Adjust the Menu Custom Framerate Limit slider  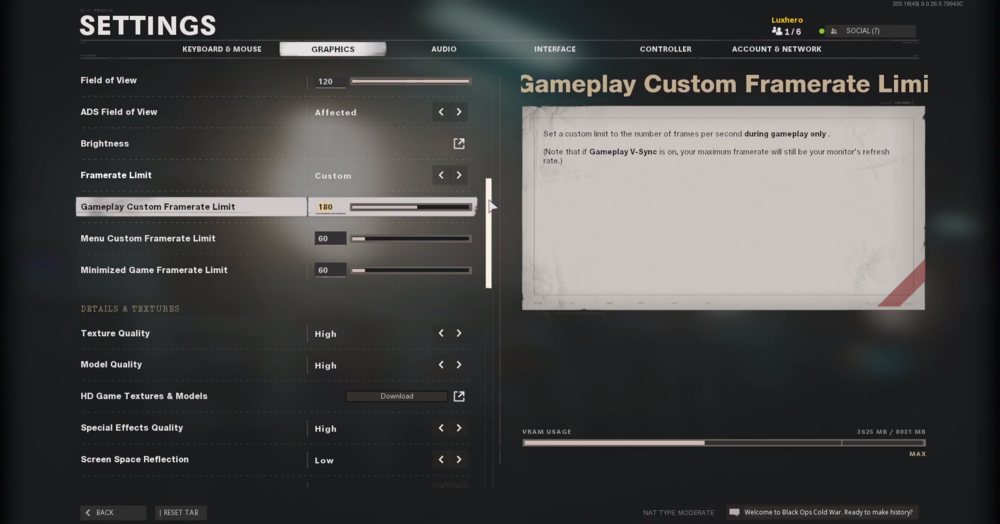pos(410,239)
